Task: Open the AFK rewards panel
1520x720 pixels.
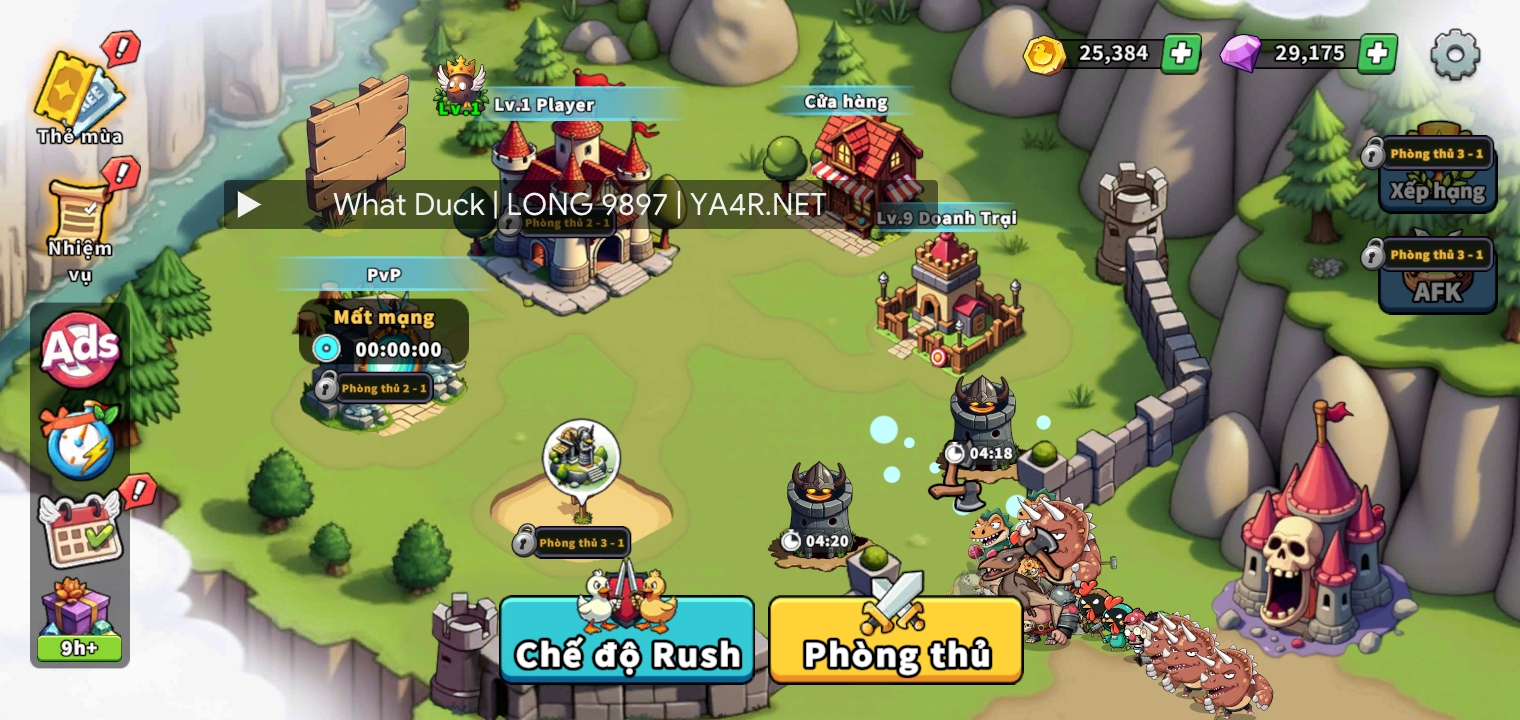Action: coord(1437,280)
